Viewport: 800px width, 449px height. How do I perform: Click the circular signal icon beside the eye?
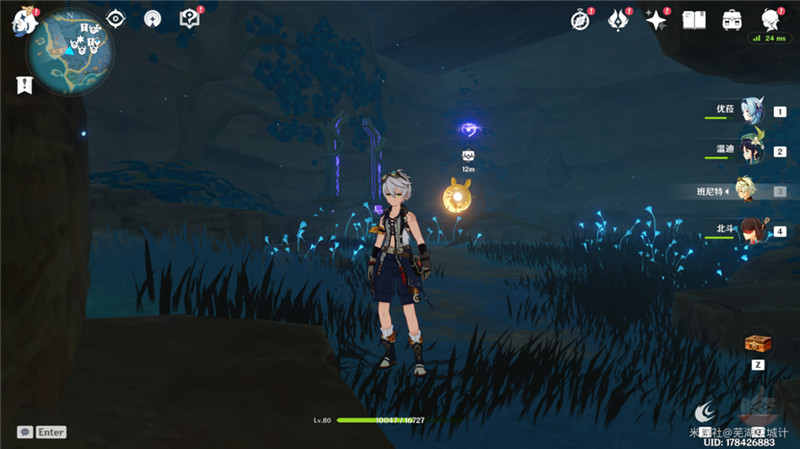click(x=152, y=18)
